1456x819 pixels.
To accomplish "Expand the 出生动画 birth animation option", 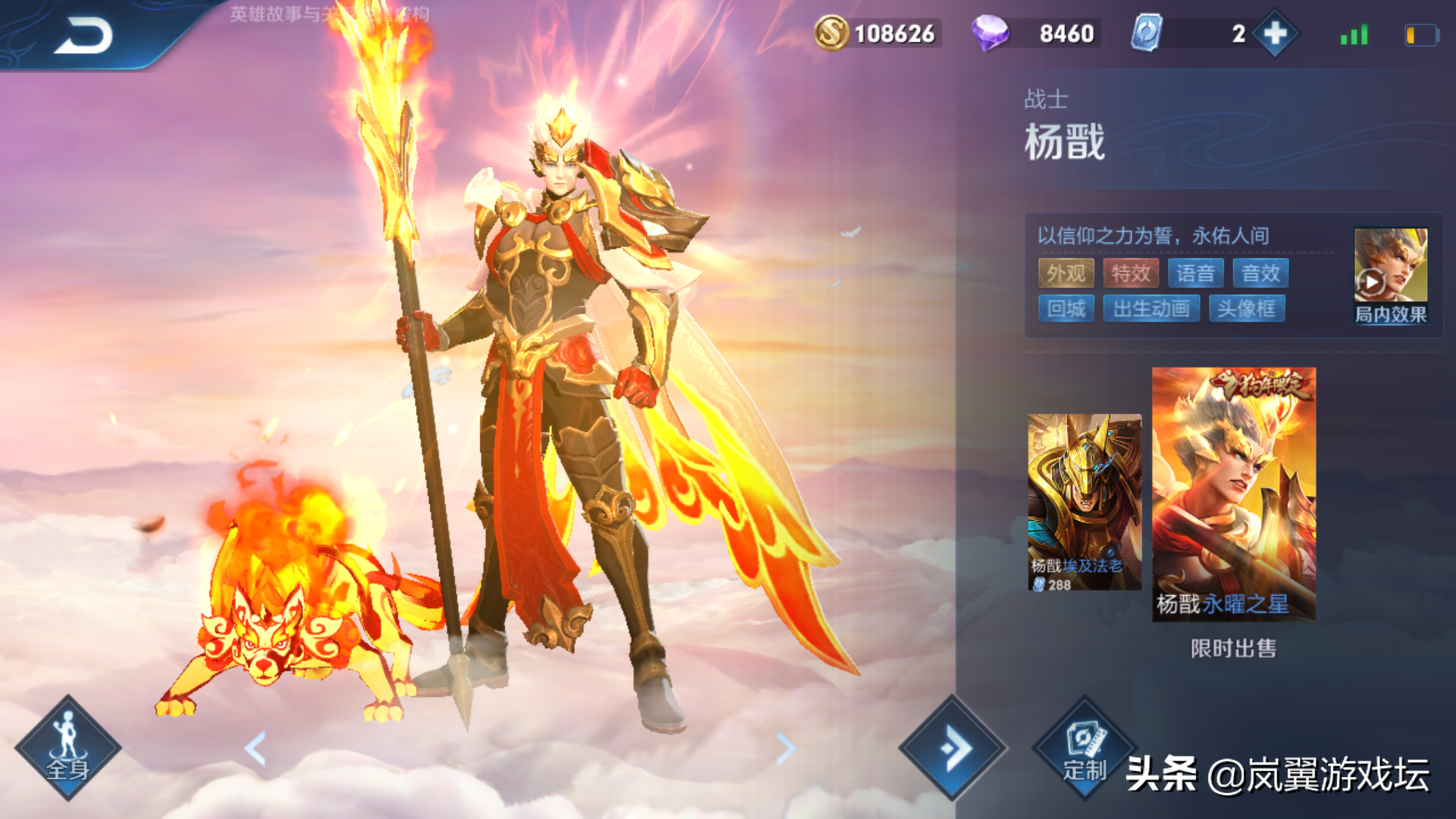I will point(1153,310).
